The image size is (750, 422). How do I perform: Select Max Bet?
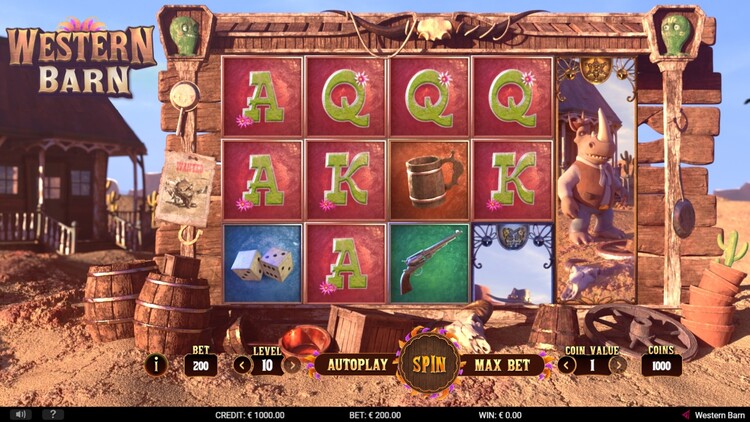pyautogui.click(x=501, y=364)
